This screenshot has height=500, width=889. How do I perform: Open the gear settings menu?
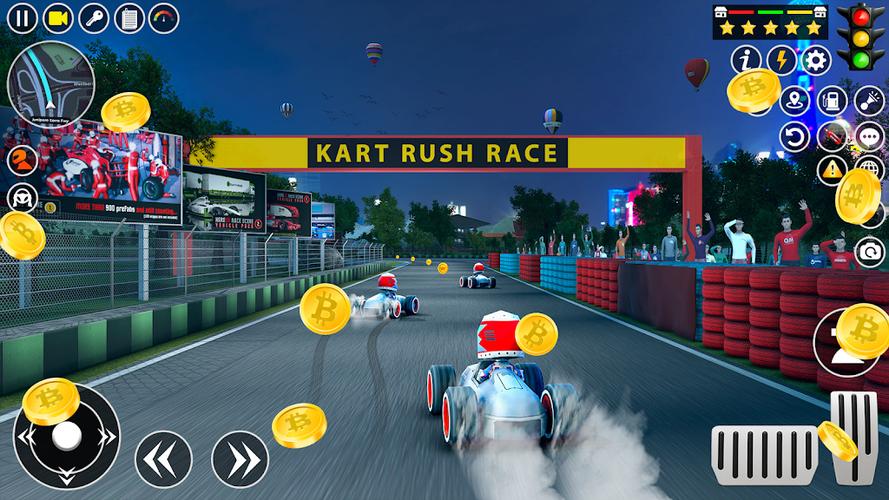pyautogui.click(x=816, y=60)
